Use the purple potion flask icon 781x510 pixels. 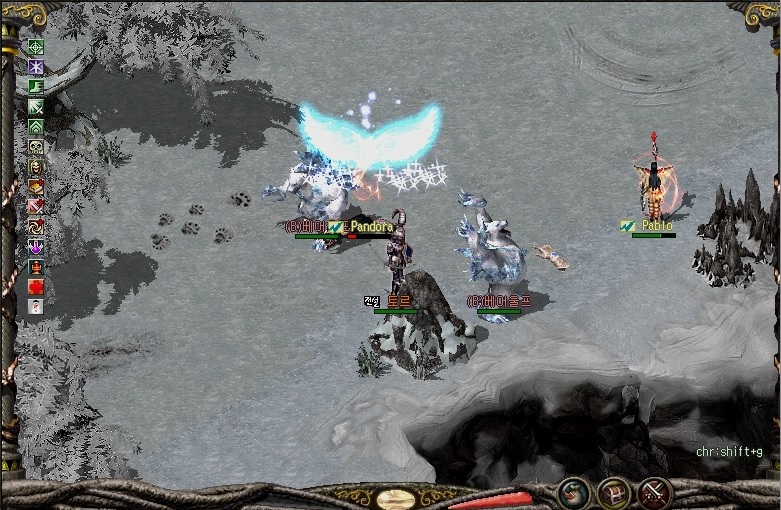(36, 247)
